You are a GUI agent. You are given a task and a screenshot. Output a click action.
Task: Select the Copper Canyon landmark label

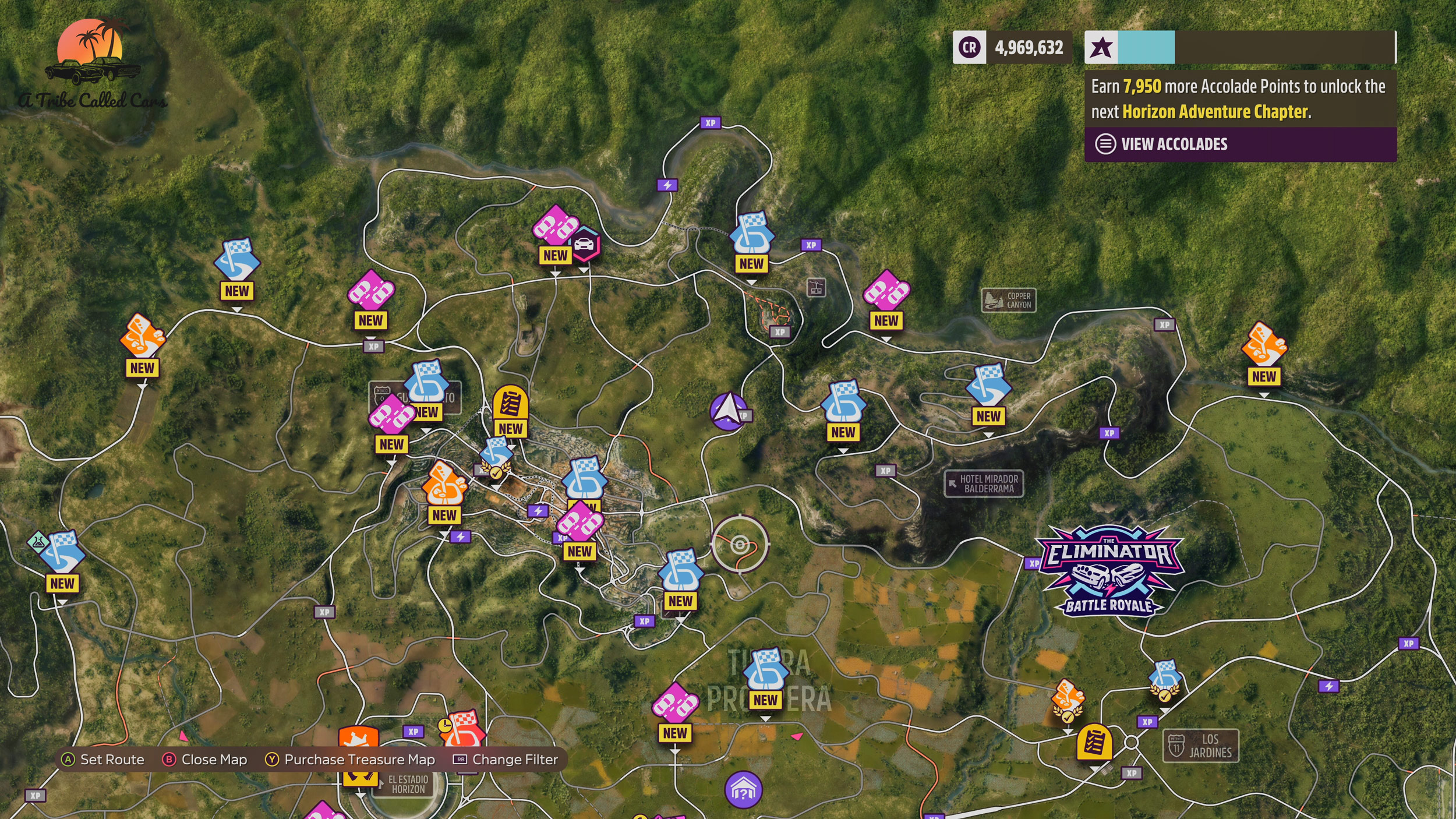1009,301
